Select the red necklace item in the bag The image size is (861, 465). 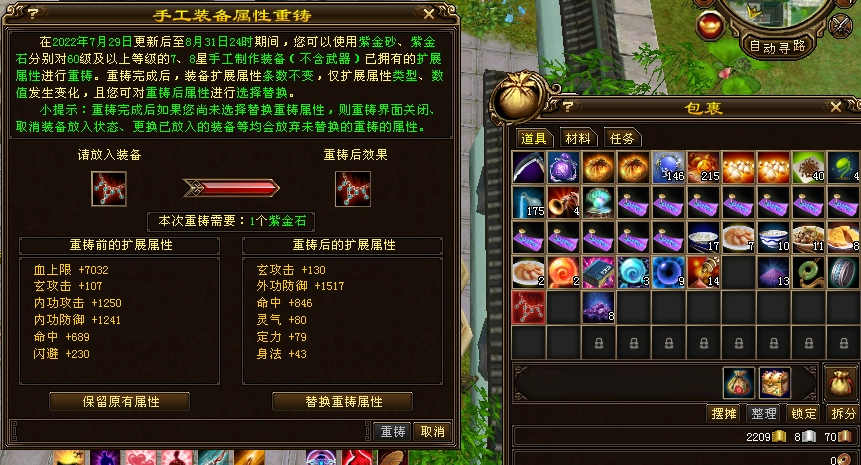click(528, 306)
